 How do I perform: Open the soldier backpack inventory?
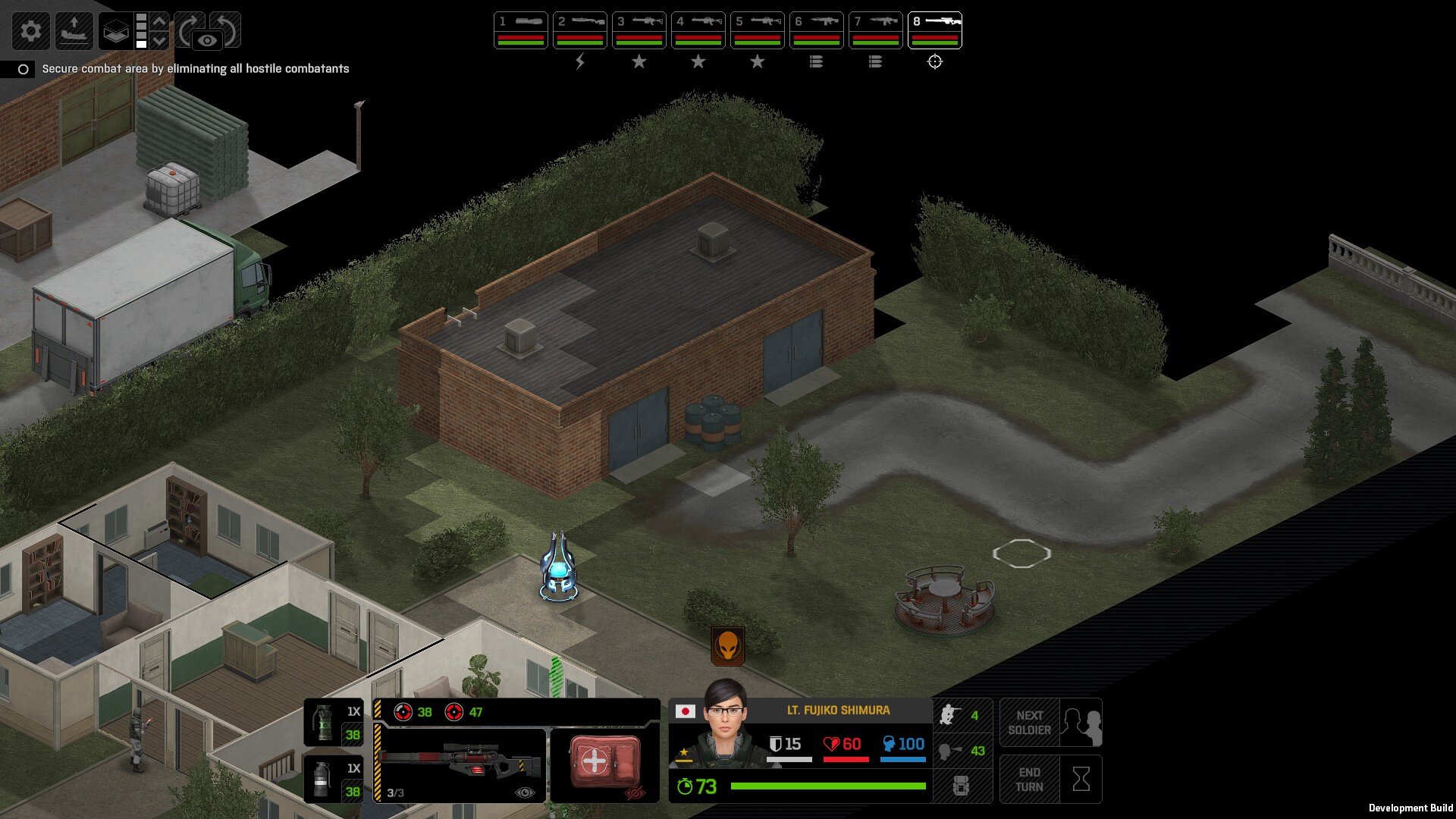point(962,786)
